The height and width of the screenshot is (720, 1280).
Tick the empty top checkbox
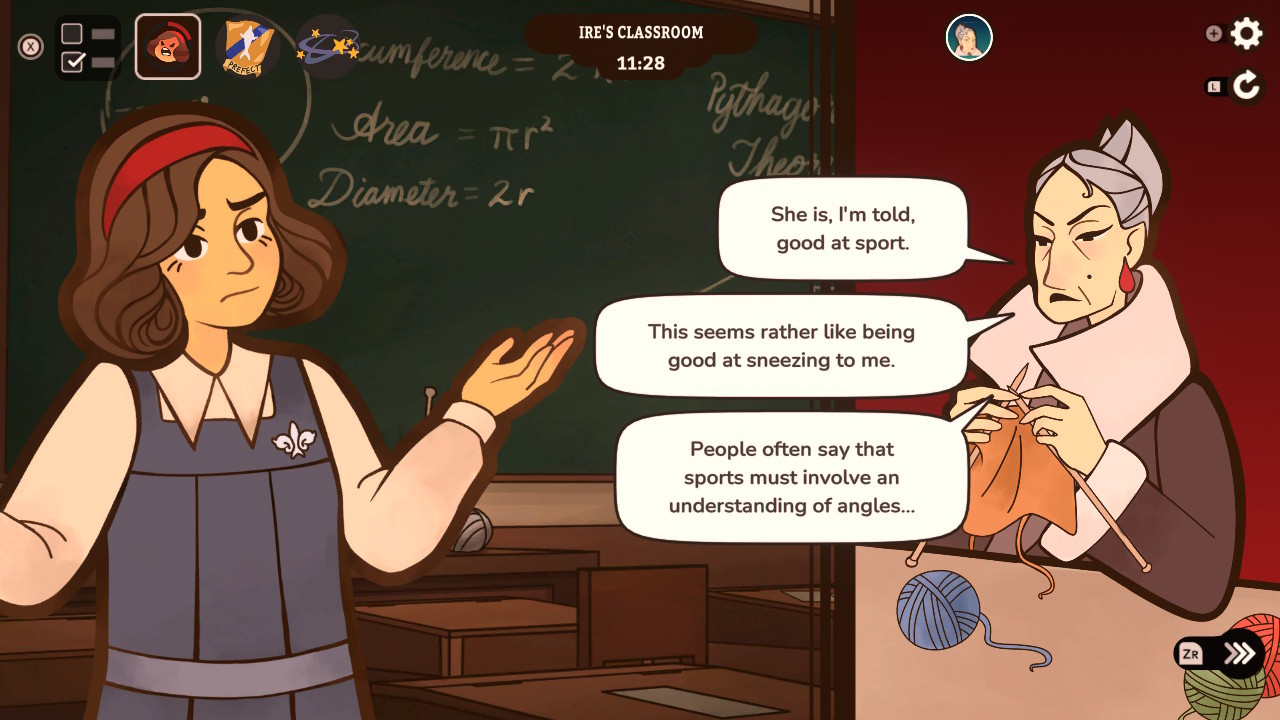[70, 31]
